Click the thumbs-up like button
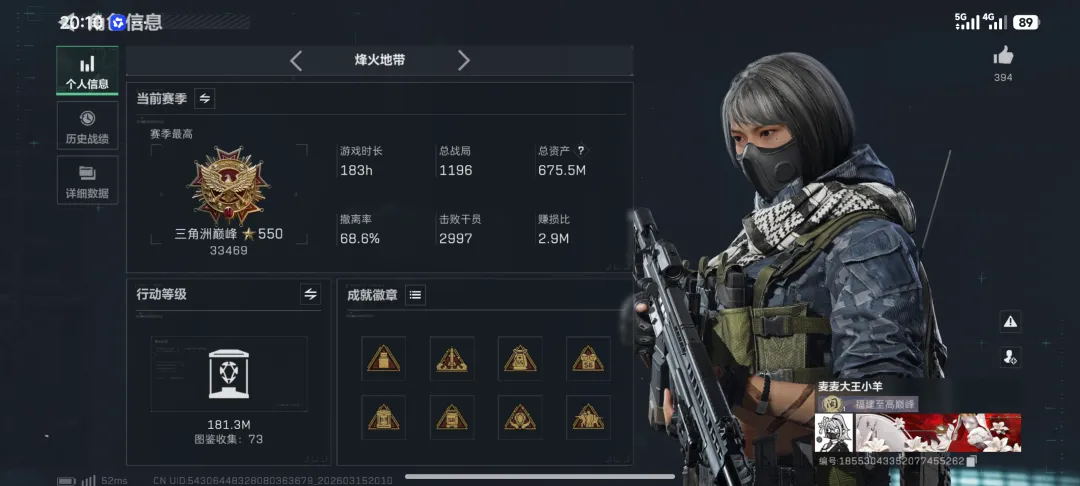1080x486 pixels. point(1003,57)
